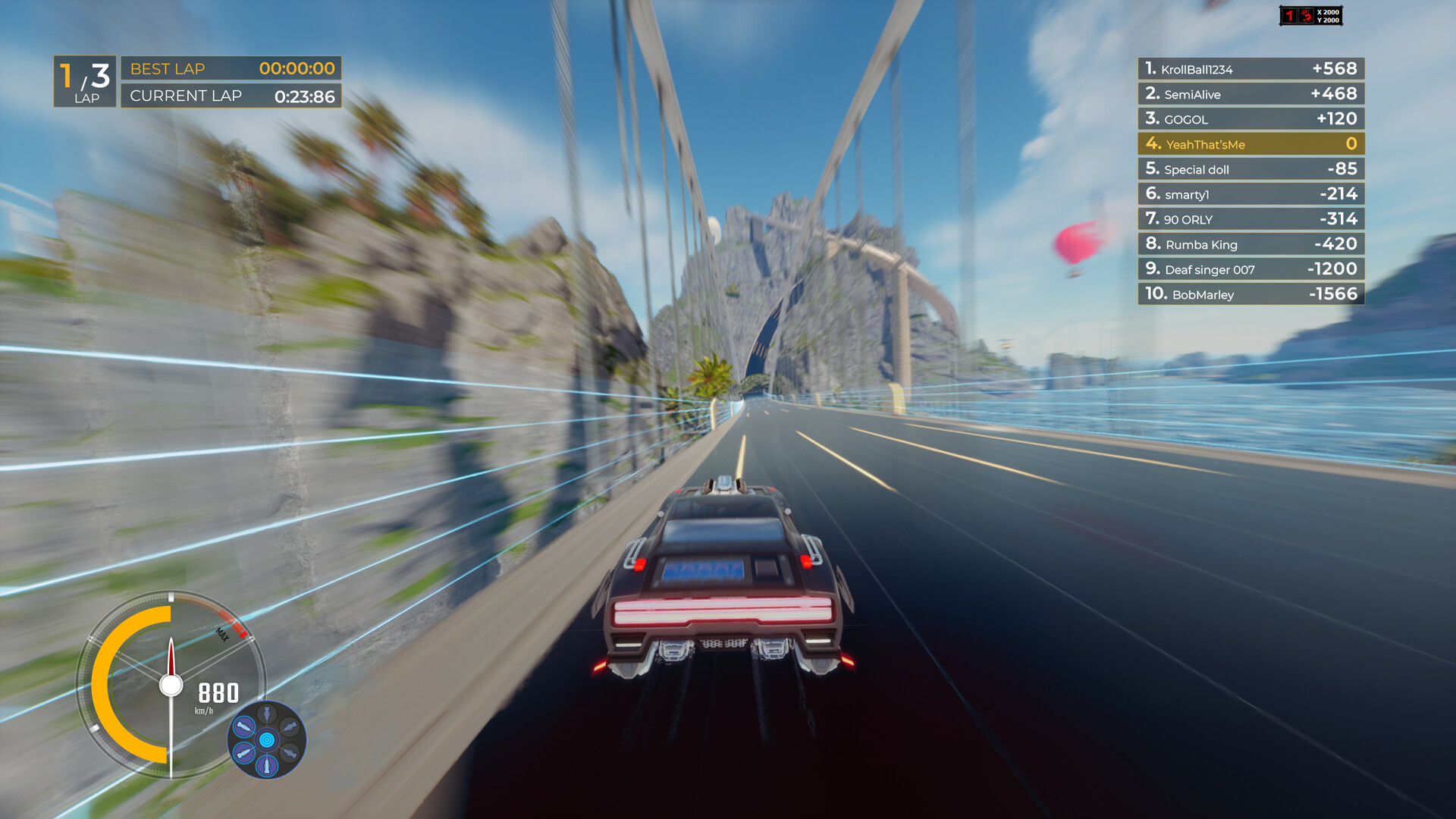
Task: Click the red handprint icon in the top-right counter
Action: click(x=1307, y=16)
